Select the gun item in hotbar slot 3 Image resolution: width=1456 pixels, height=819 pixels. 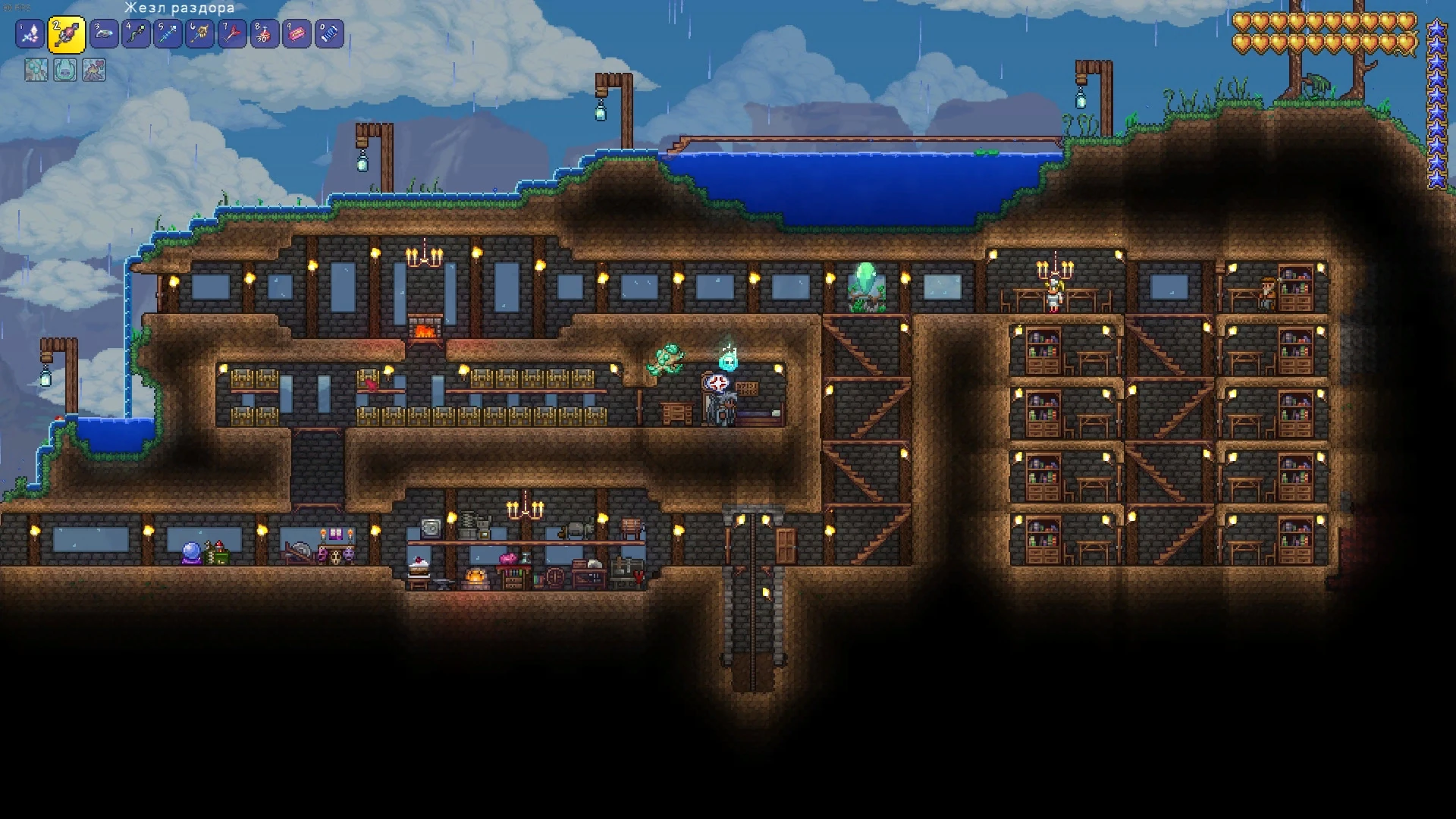[x=103, y=33]
